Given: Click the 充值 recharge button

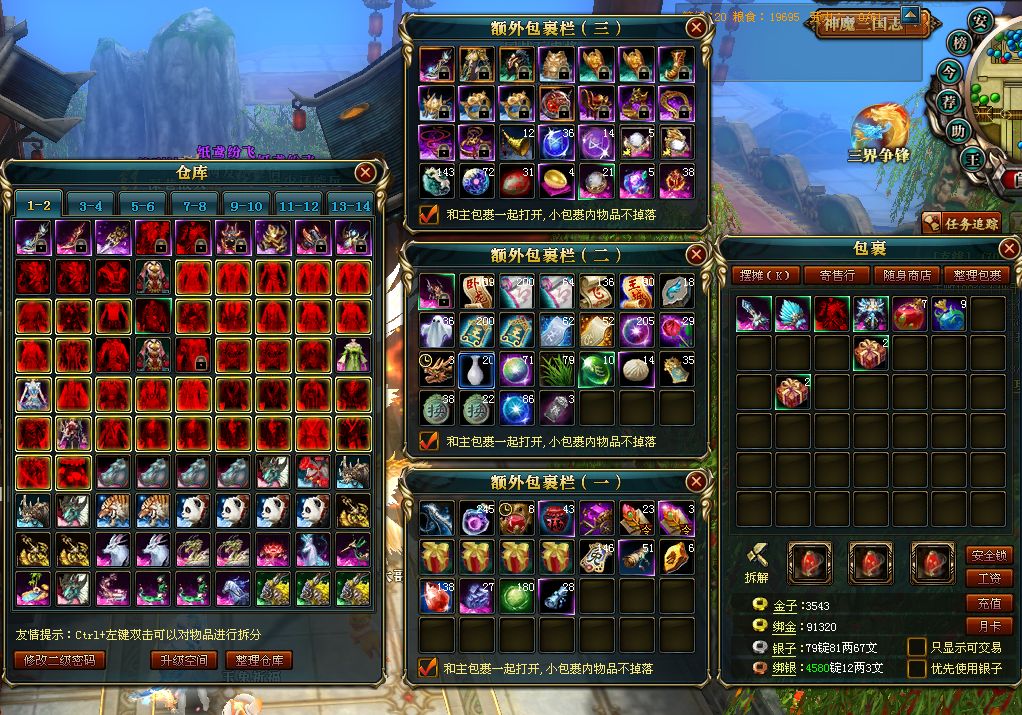Looking at the screenshot, I should point(988,603).
